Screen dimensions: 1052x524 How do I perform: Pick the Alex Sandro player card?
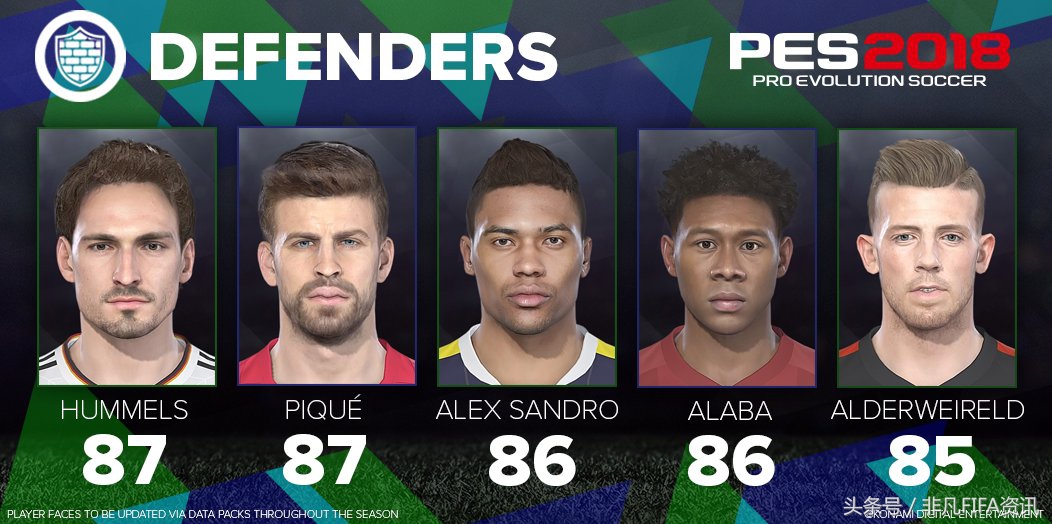pyautogui.click(x=527, y=256)
